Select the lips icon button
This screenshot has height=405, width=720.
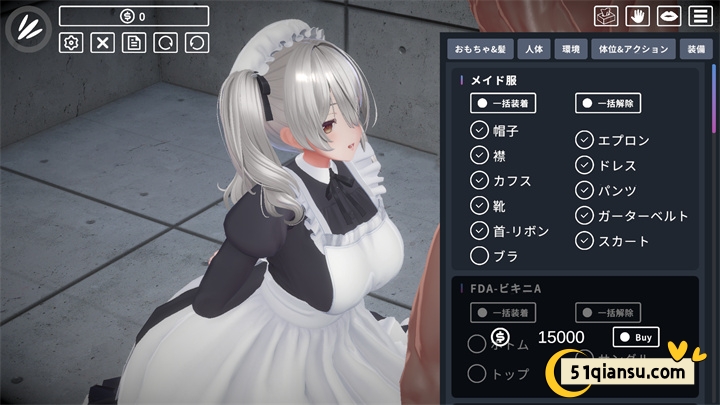click(668, 16)
